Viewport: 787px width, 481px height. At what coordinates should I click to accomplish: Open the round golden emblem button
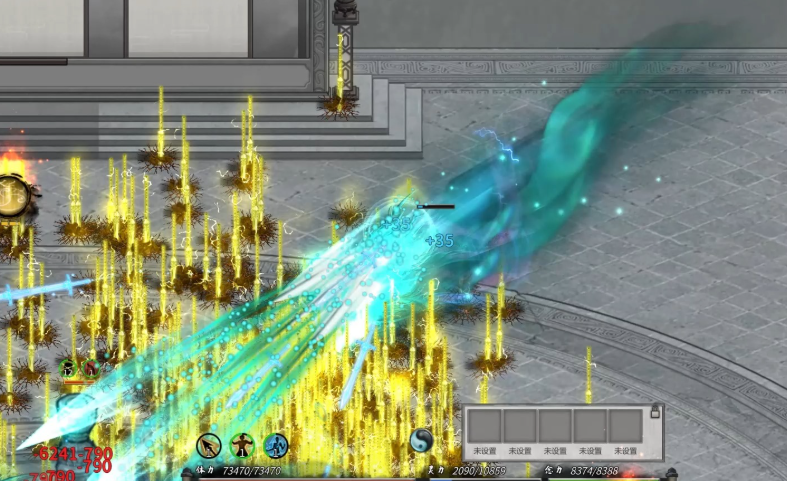pyautogui.click(x=12, y=196)
